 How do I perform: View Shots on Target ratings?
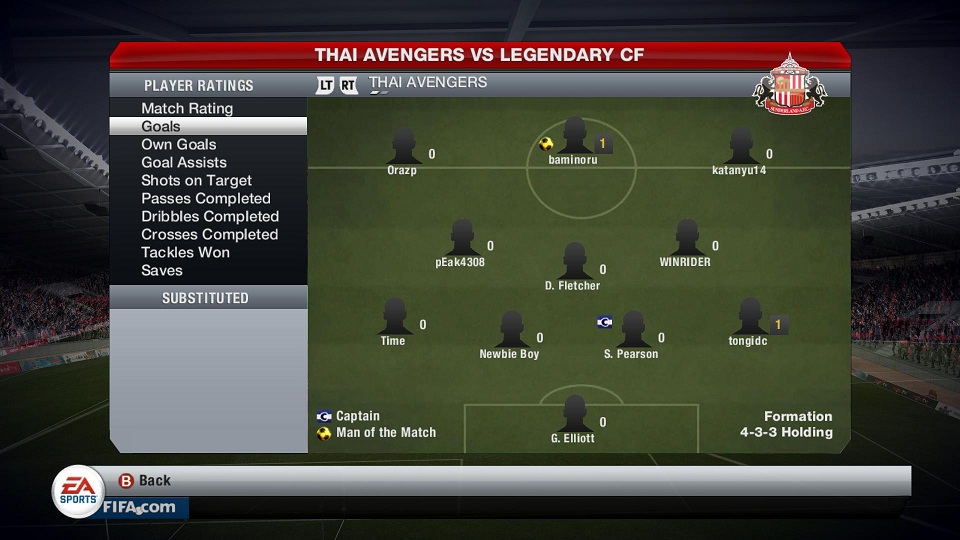197,180
